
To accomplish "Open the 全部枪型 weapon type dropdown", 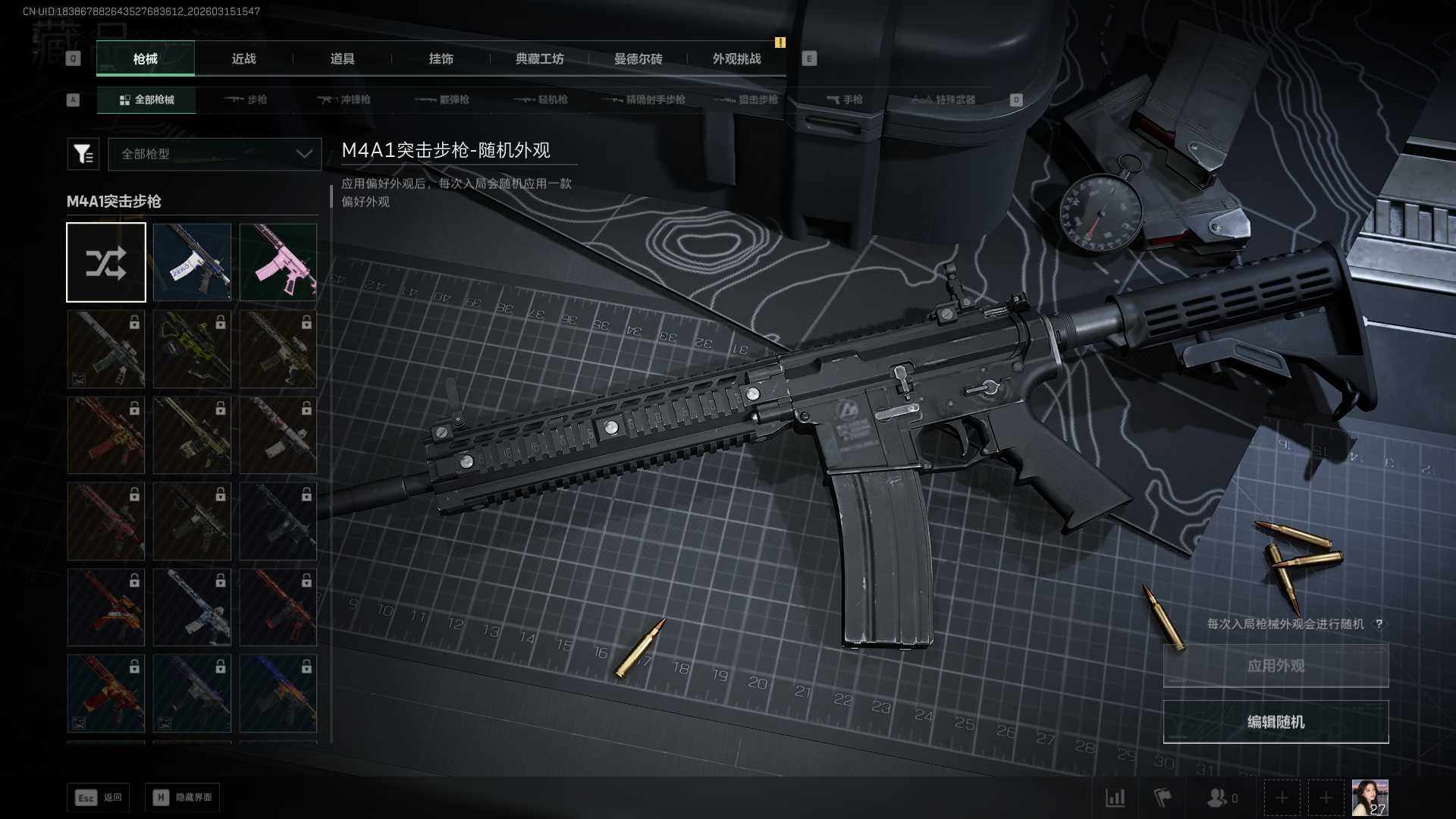I will point(215,154).
